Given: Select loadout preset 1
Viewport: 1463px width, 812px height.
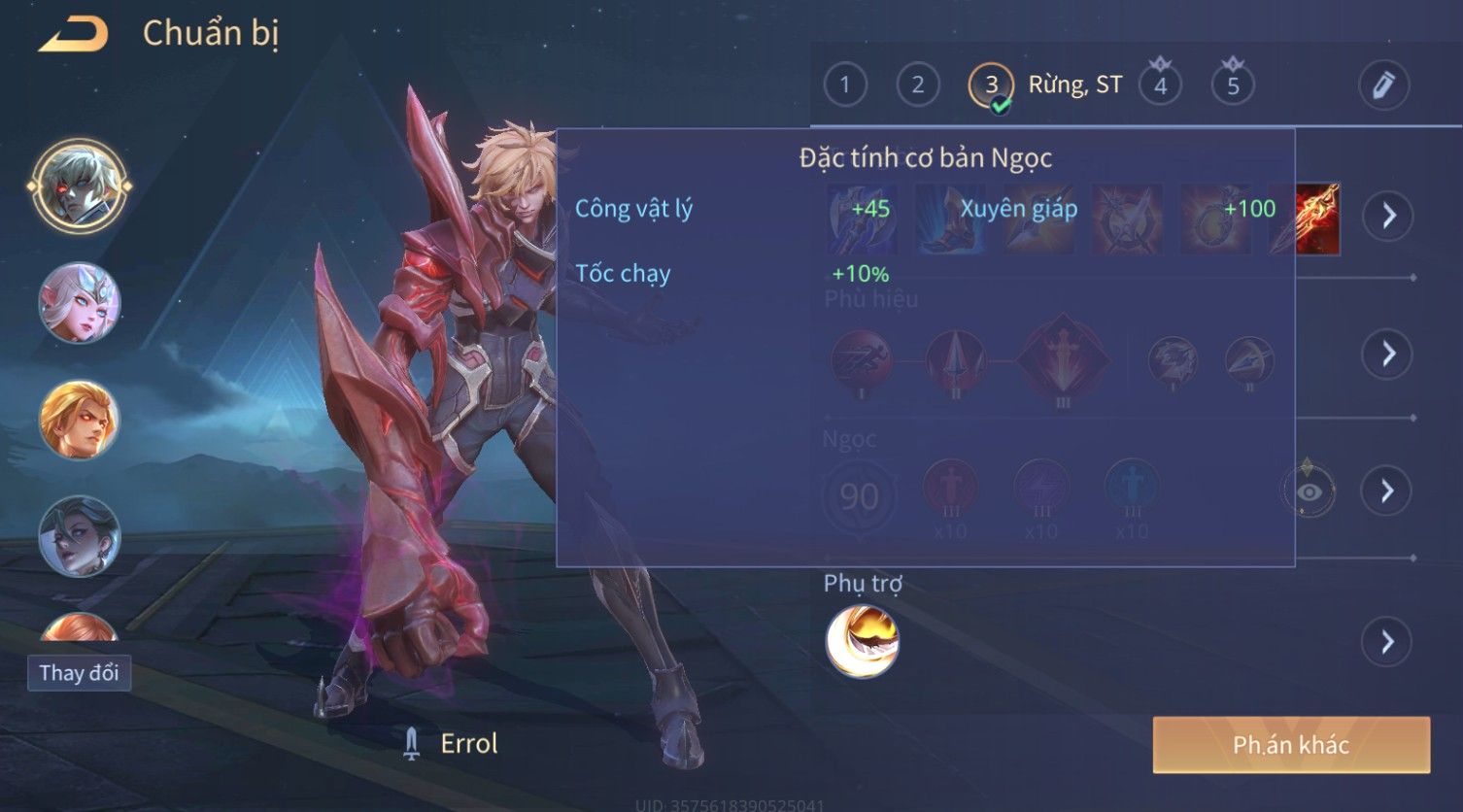Looking at the screenshot, I should point(845,85).
